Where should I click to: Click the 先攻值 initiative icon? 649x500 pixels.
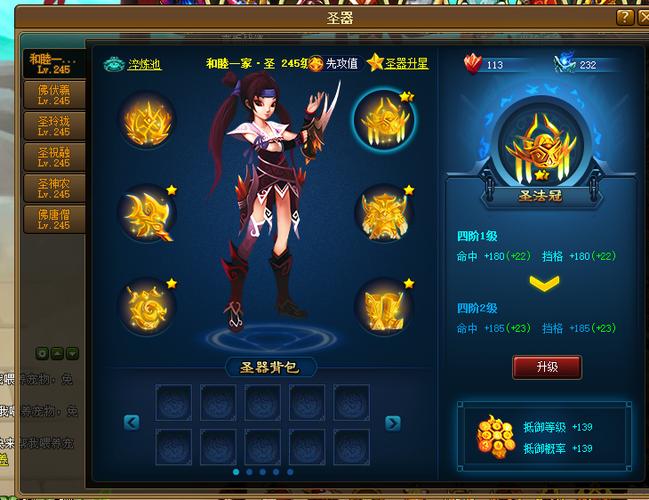[316, 64]
